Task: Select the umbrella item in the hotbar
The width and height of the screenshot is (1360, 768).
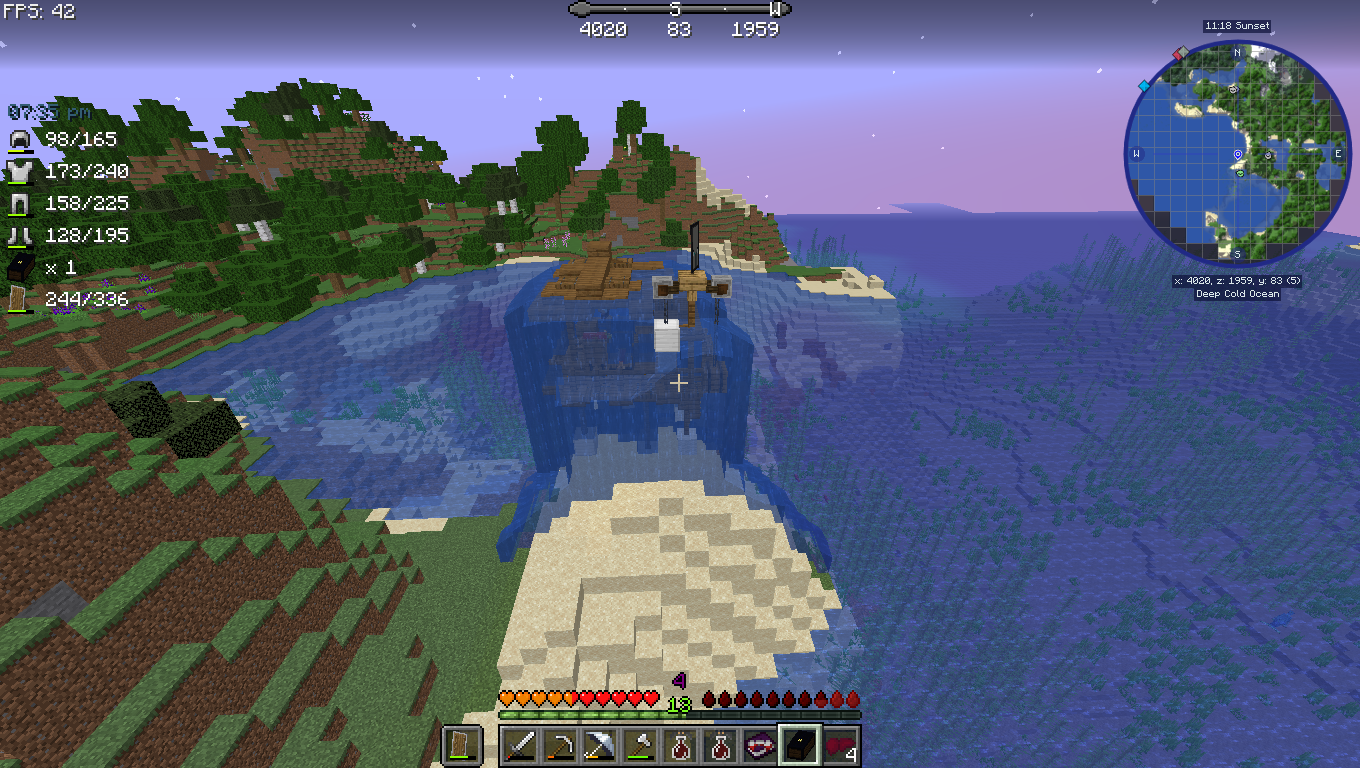Action: pyautogui.click(x=600, y=747)
